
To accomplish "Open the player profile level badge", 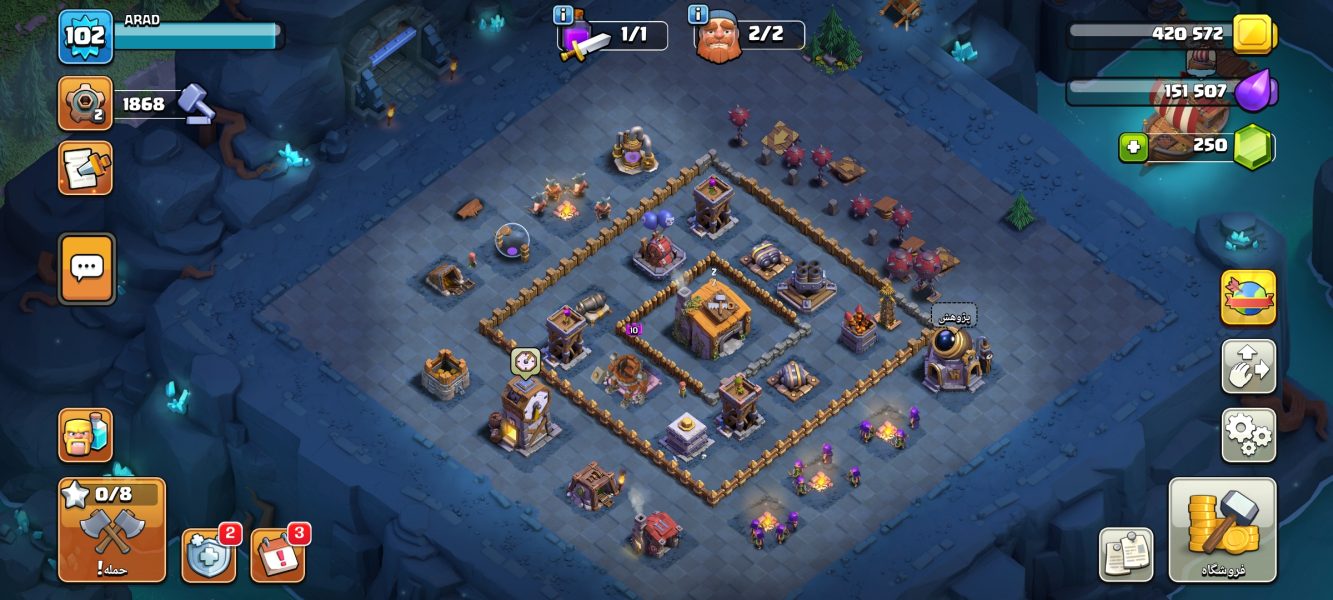I will (85, 37).
